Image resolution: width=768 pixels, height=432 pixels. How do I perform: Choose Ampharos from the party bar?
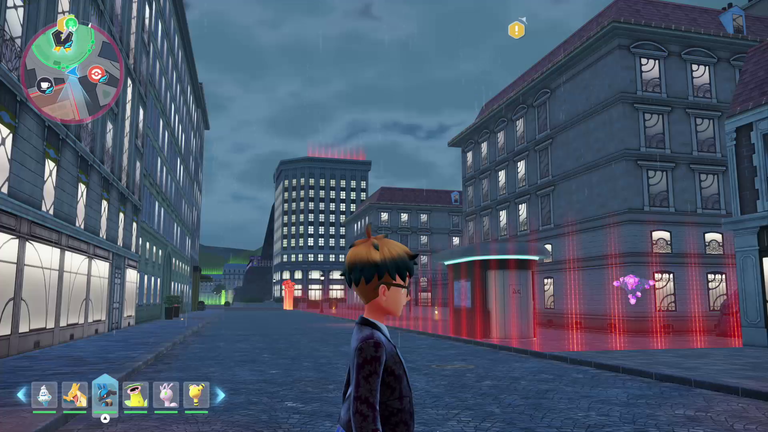[x=197, y=394]
